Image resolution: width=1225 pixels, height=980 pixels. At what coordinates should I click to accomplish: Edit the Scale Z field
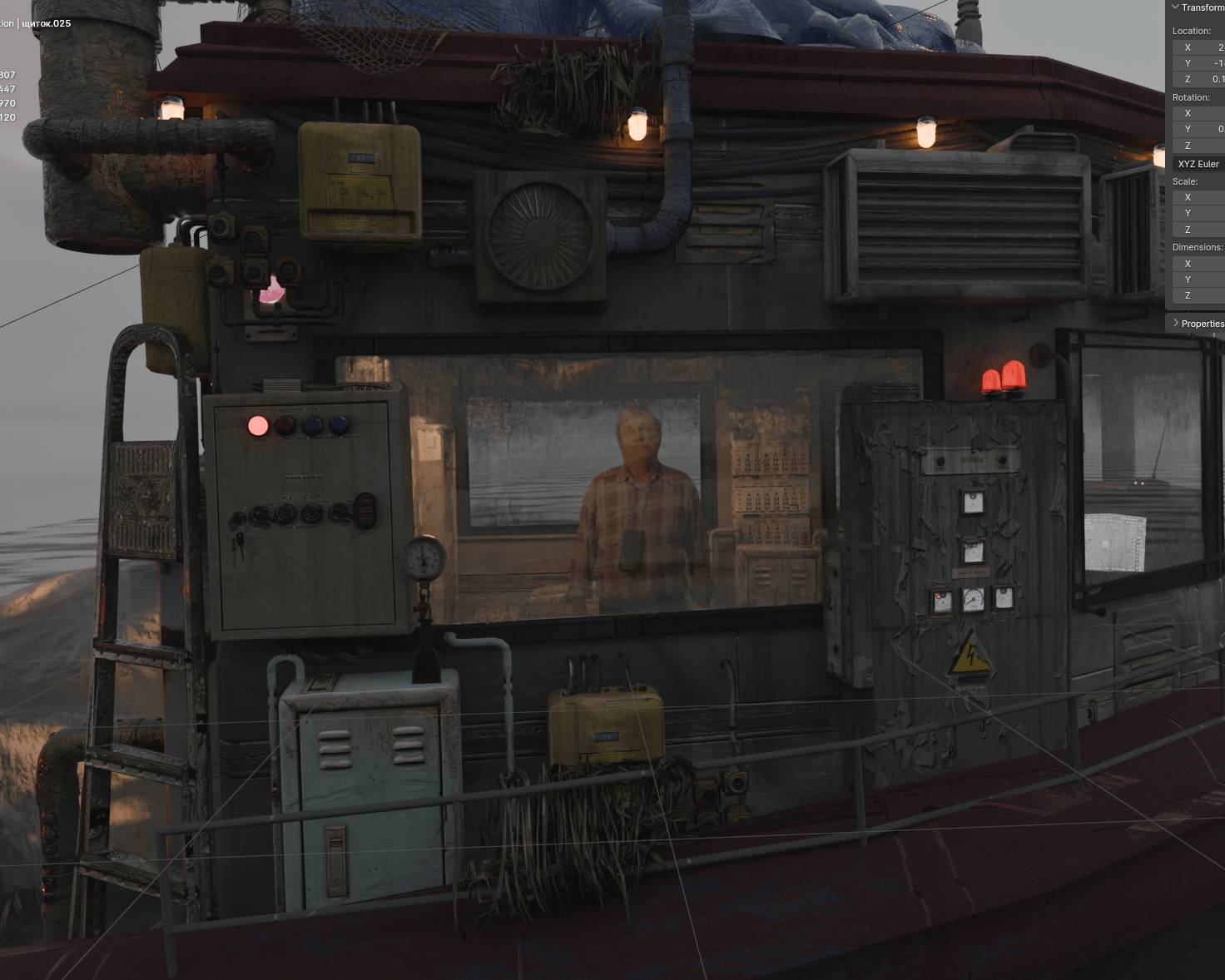click(1200, 230)
